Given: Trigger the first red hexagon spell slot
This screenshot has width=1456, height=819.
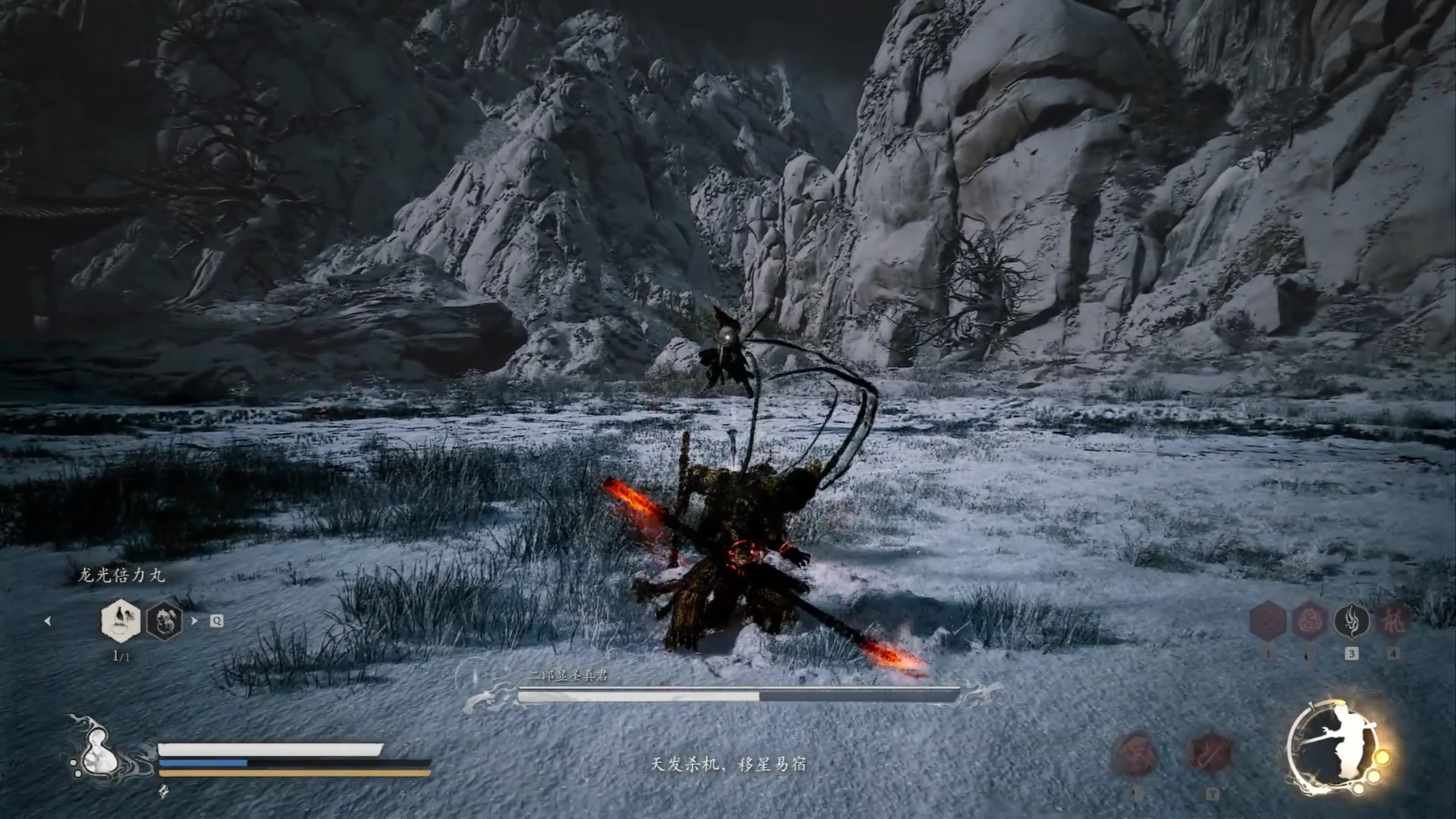Looking at the screenshot, I should point(1268,621).
